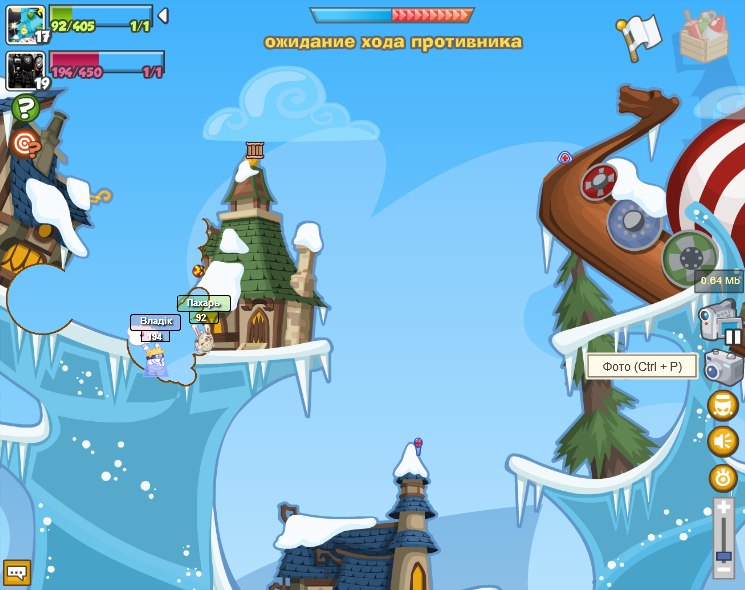The image size is (745, 590).
Task: Click the orange target hint icon
Action: (x=24, y=143)
